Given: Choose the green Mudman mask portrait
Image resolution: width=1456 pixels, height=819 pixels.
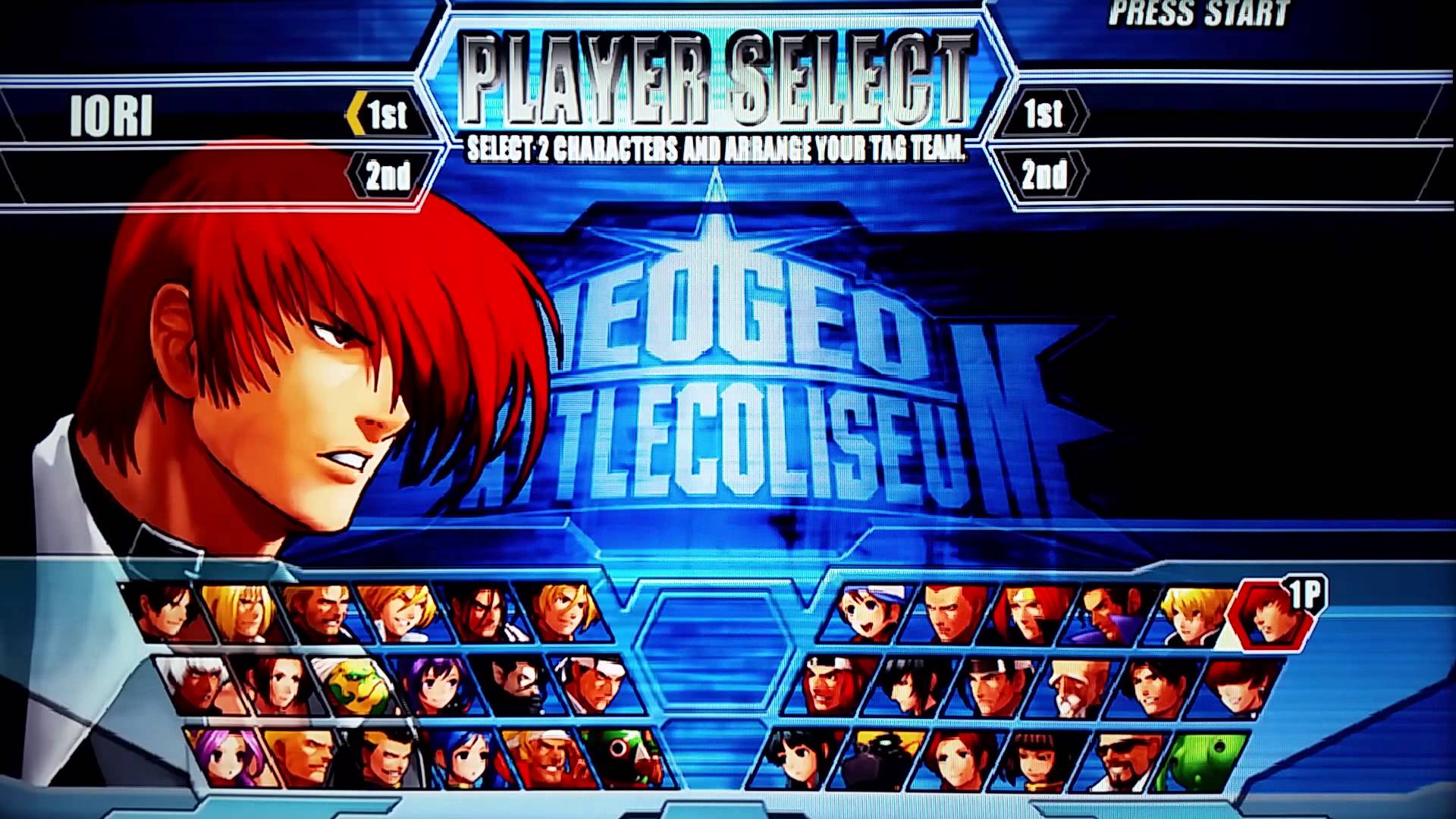Looking at the screenshot, I should 355,687.
